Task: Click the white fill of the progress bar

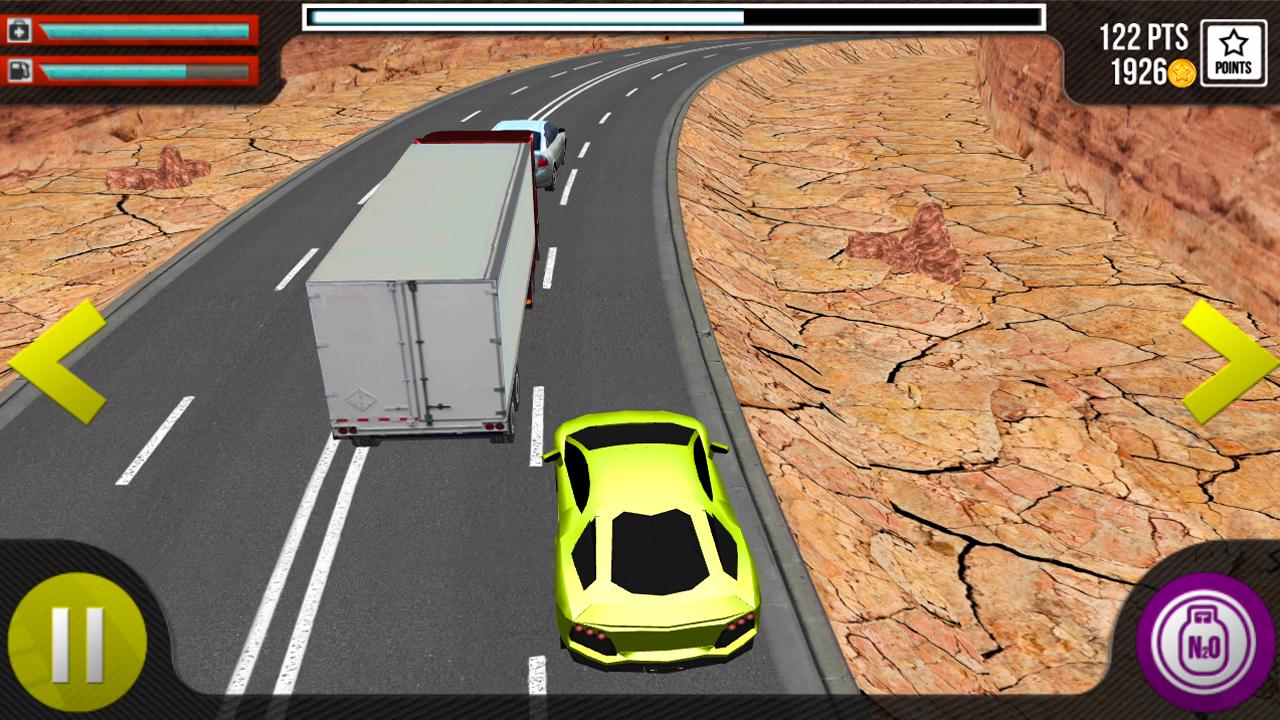Action: click(x=520, y=16)
